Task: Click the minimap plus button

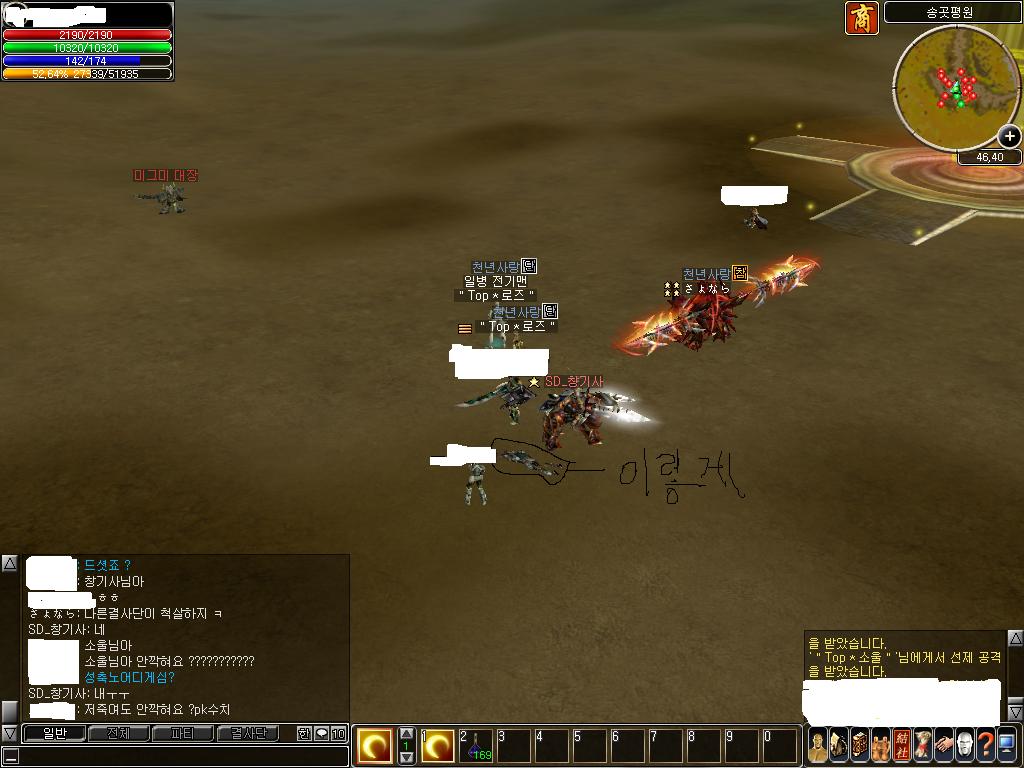Action: (x=1010, y=136)
